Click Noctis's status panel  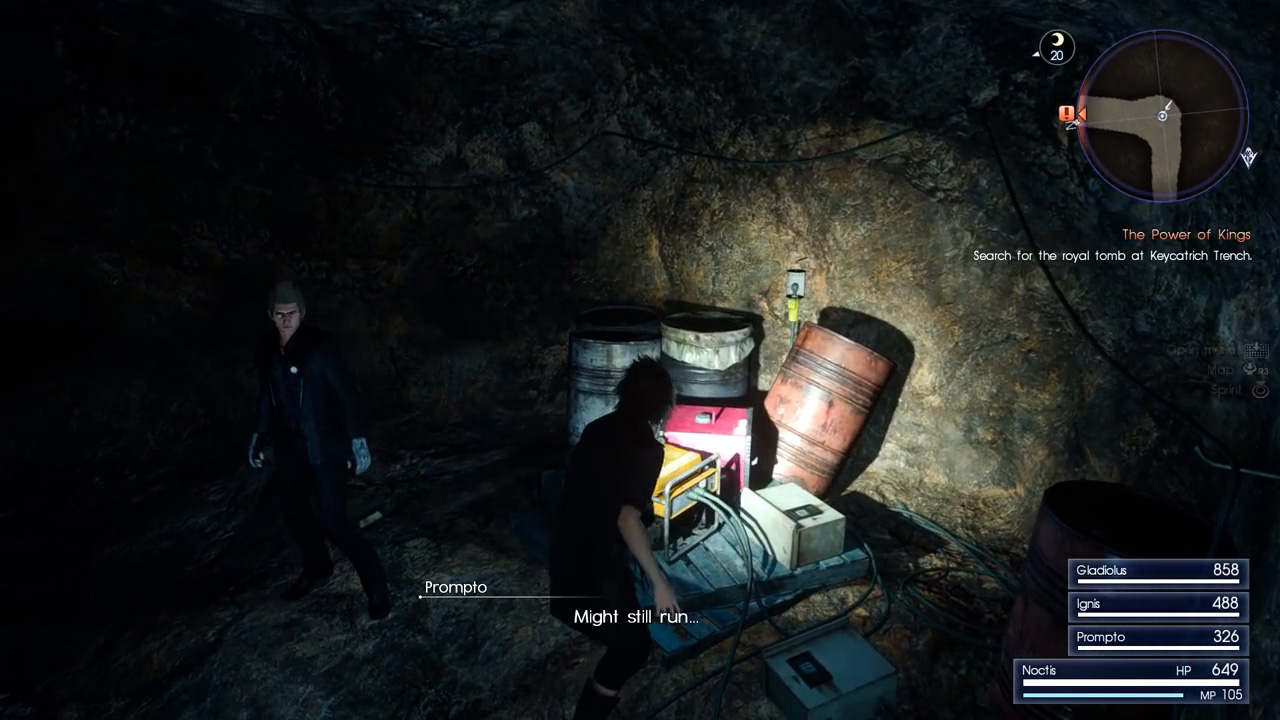1130,680
